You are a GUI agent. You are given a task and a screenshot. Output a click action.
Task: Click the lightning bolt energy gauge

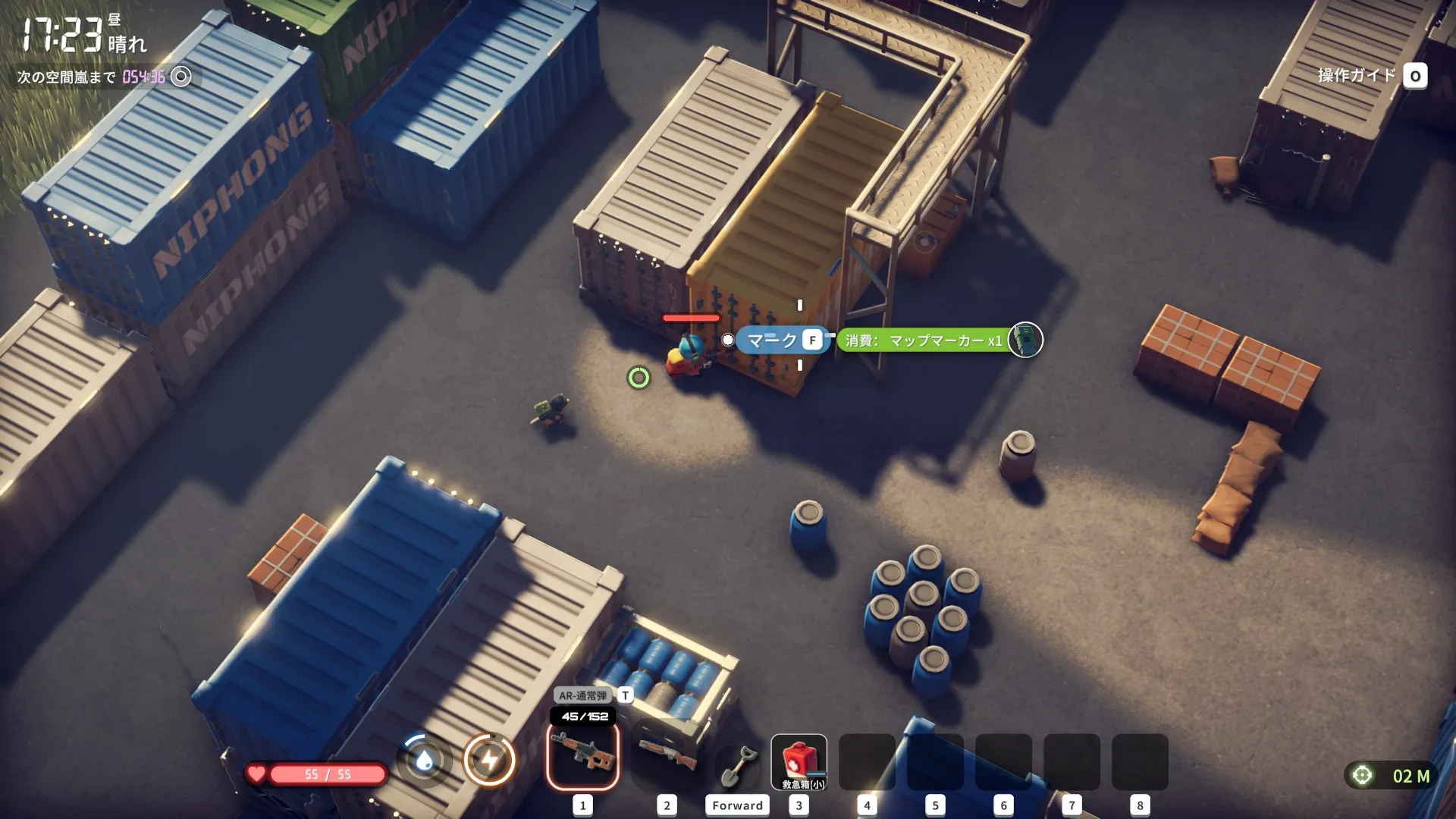click(x=489, y=760)
